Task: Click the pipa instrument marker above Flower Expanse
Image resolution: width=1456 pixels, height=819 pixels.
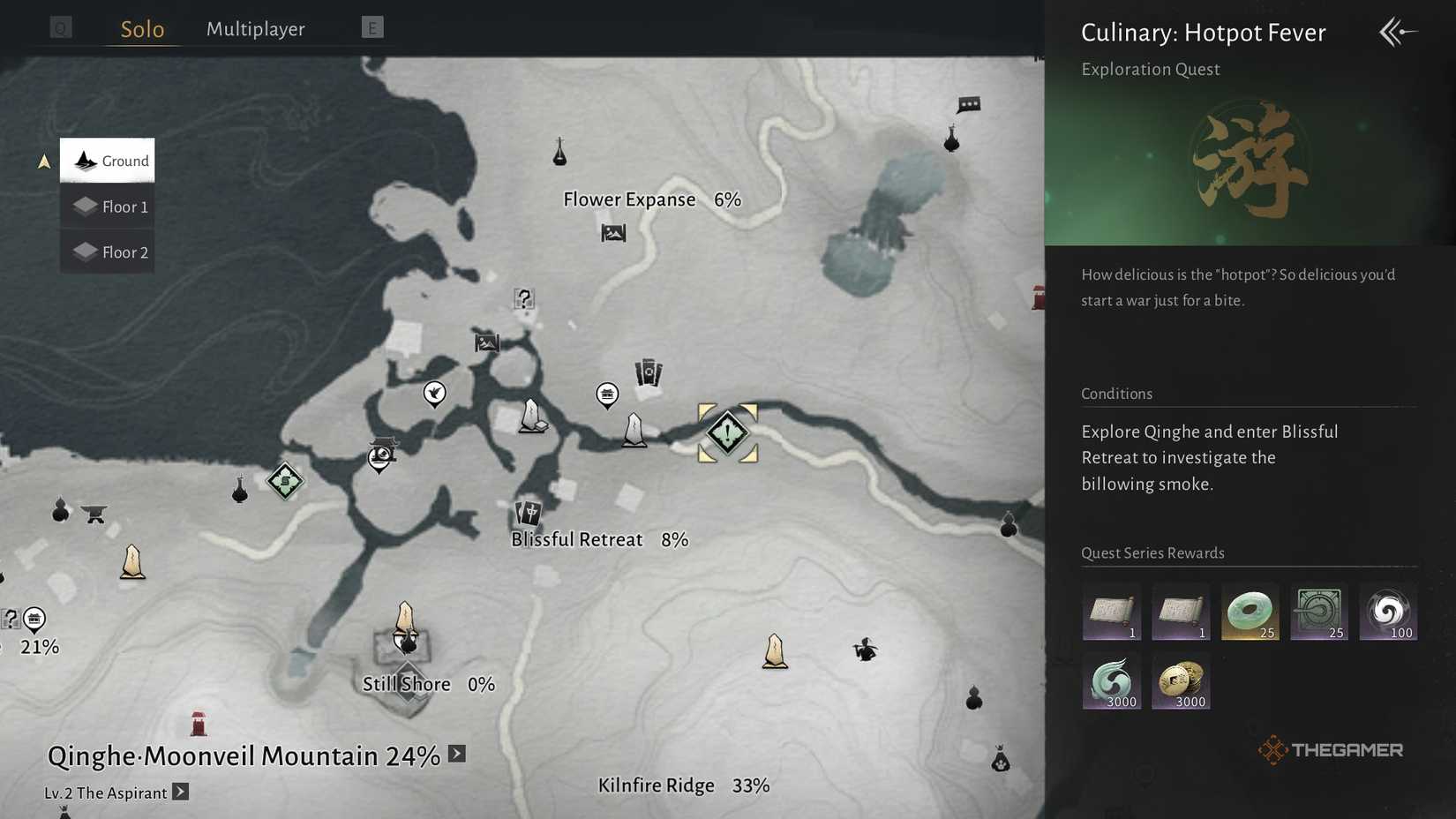Action: click(x=562, y=152)
